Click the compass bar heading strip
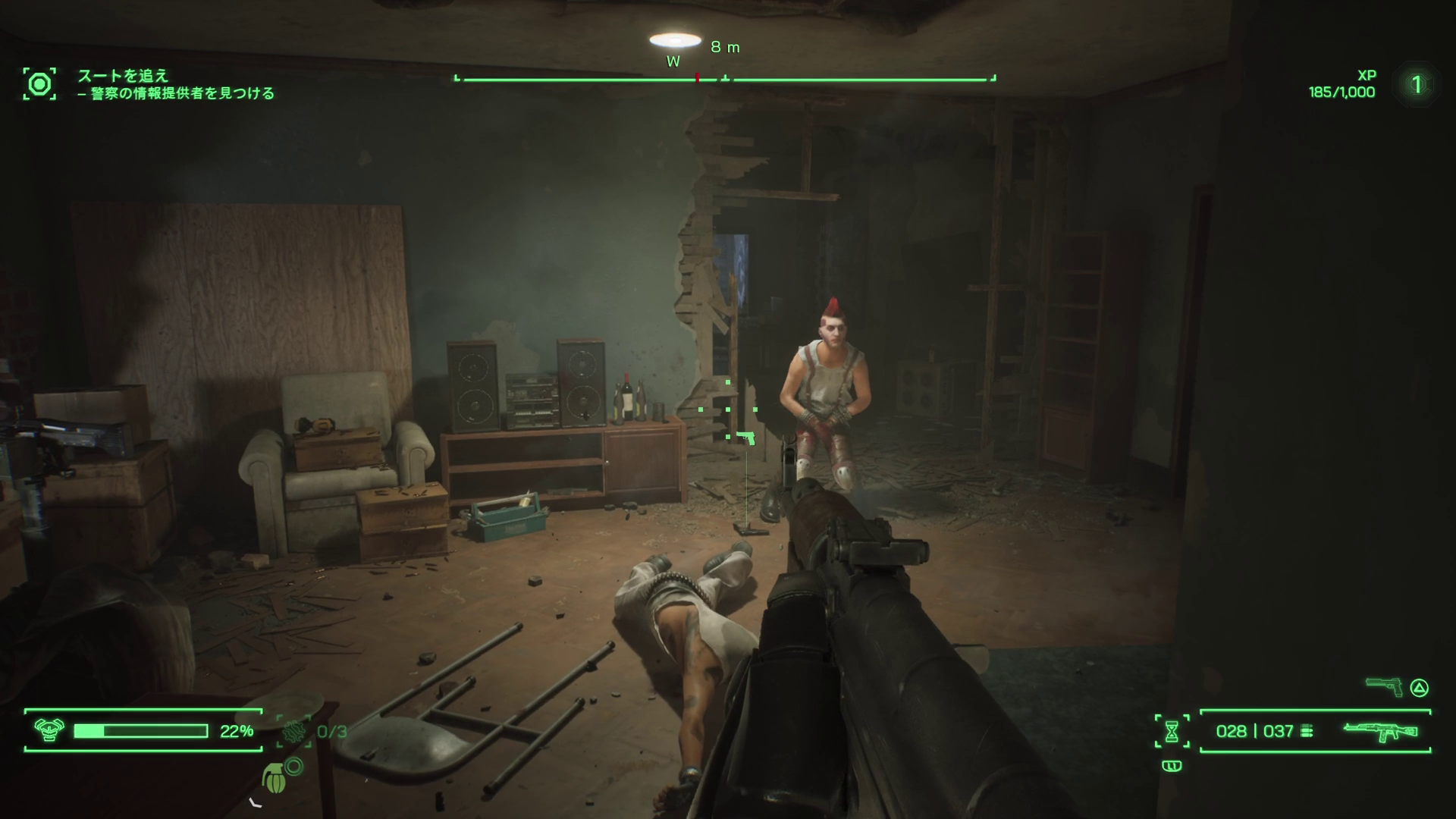Image resolution: width=1456 pixels, height=819 pixels. [x=725, y=78]
